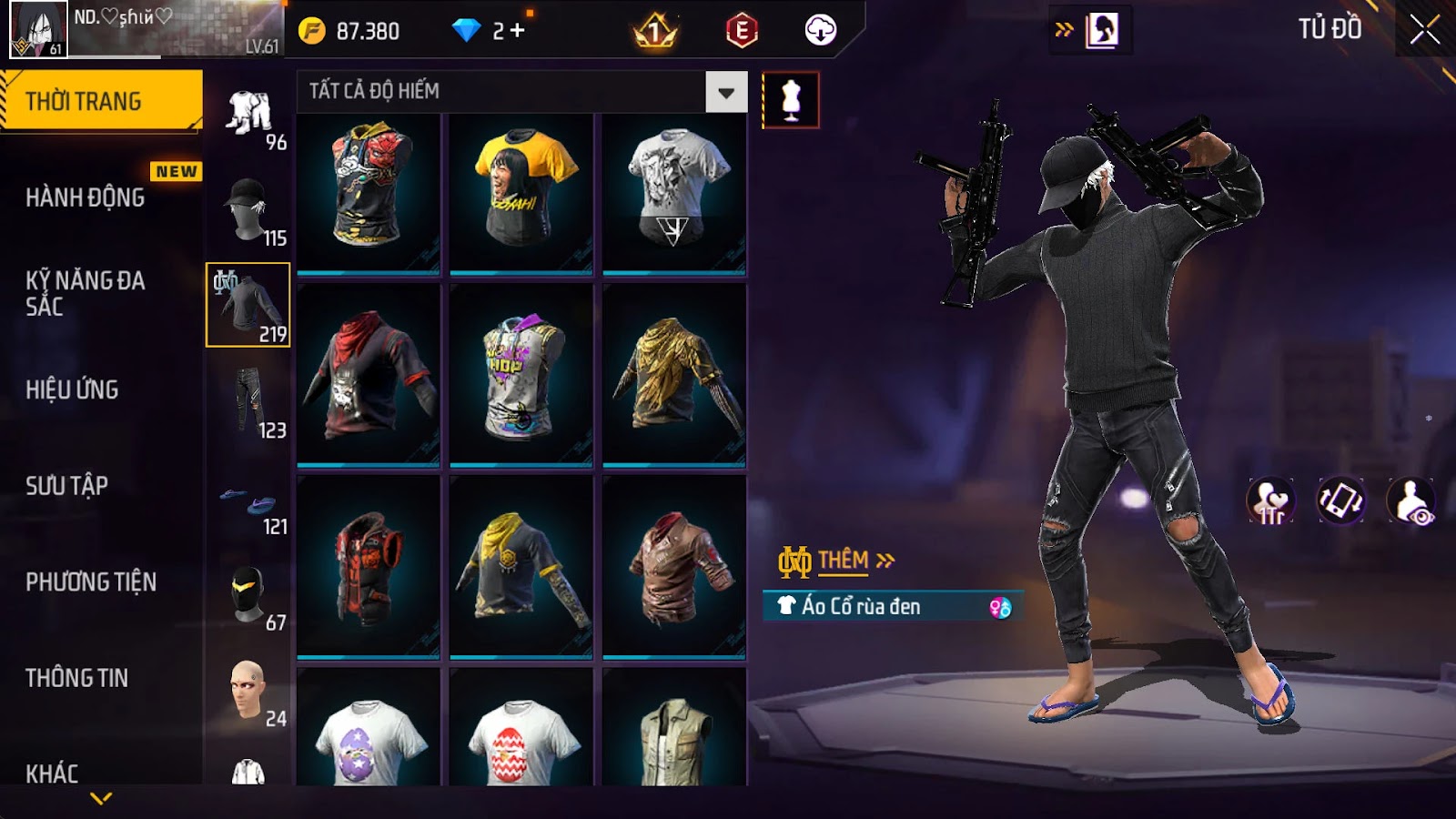The height and width of the screenshot is (819, 1456).
Task: Click the rotate phone icon
Action: pyautogui.click(x=1340, y=500)
